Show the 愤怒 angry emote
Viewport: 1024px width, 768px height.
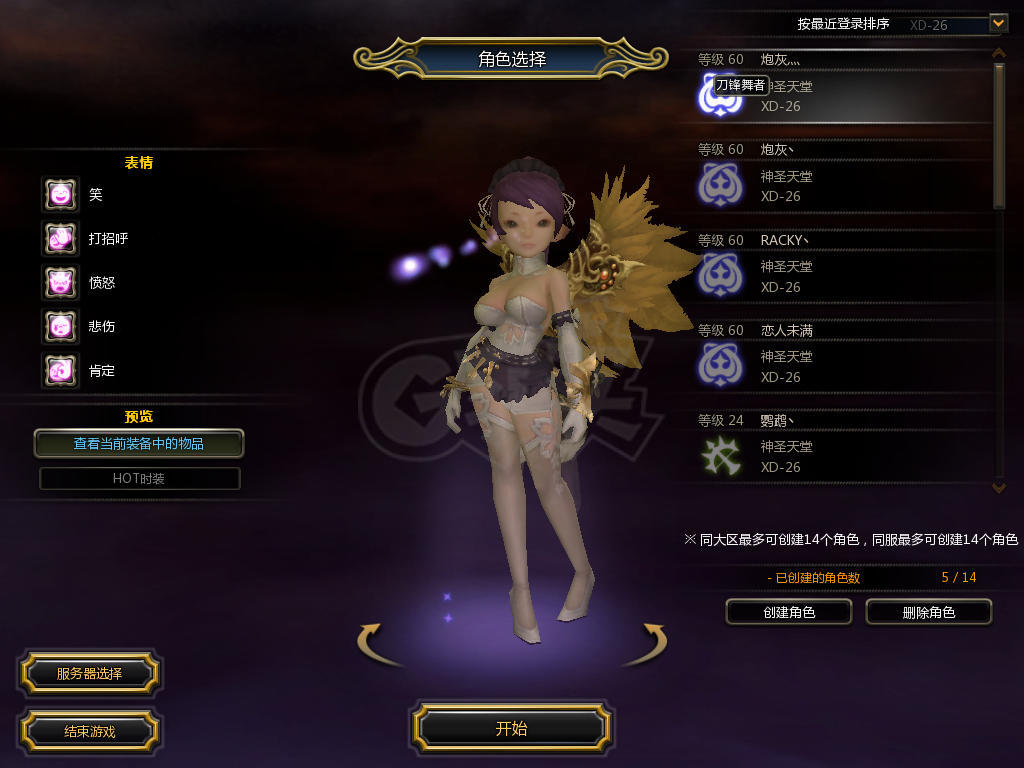[x=60, y=282]
